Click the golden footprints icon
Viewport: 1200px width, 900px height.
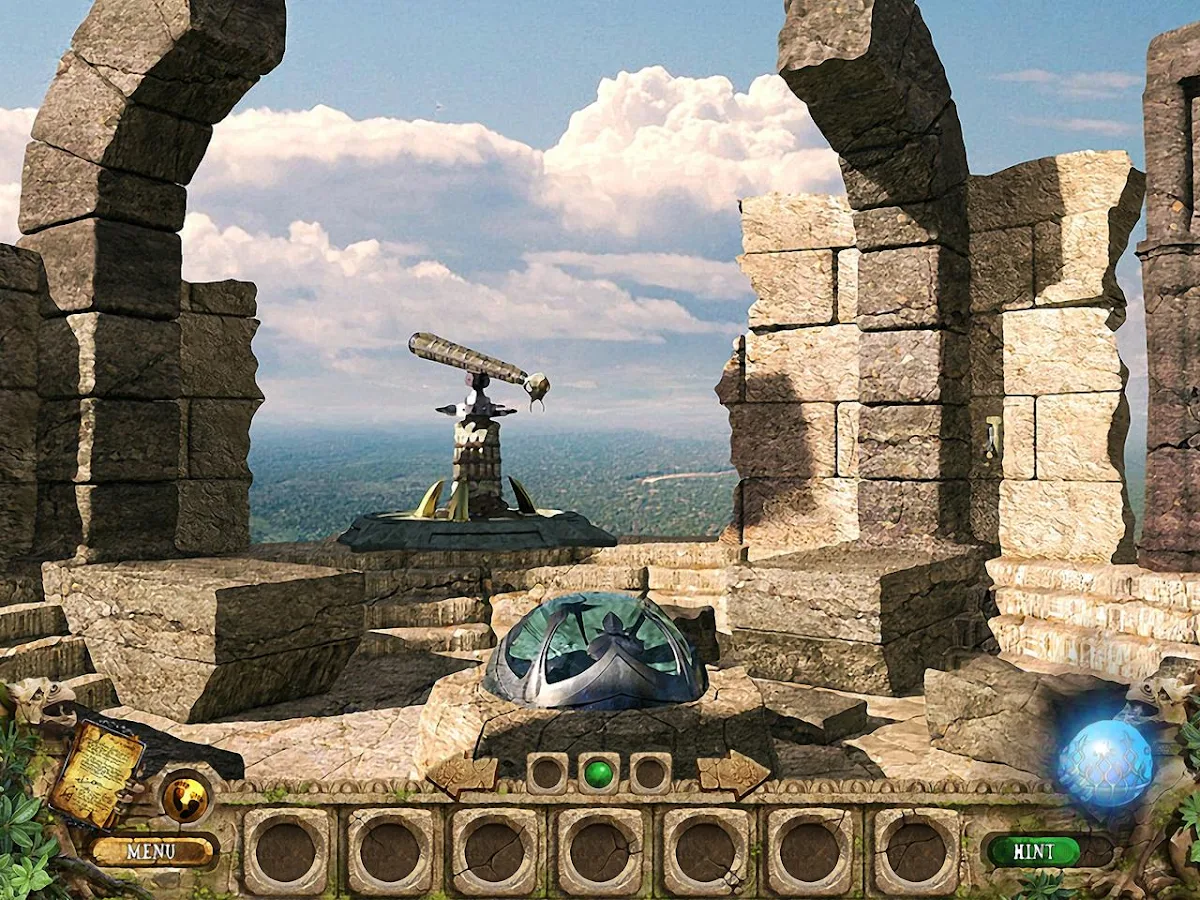(185, 798)
